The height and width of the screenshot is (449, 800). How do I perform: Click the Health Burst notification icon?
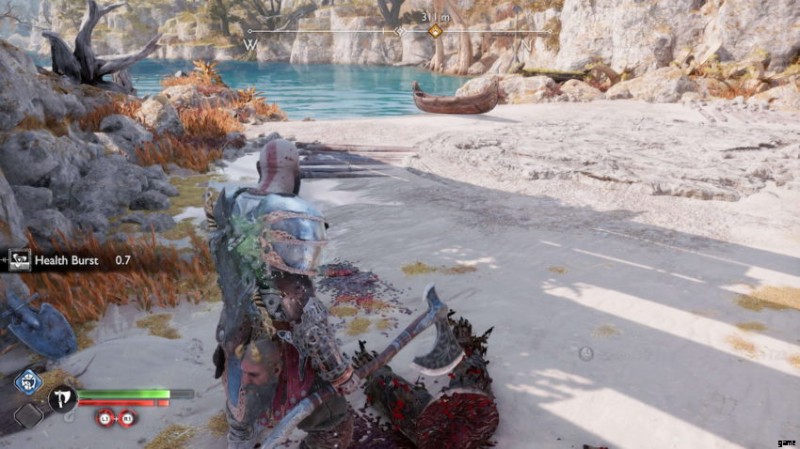pos(19,260)
